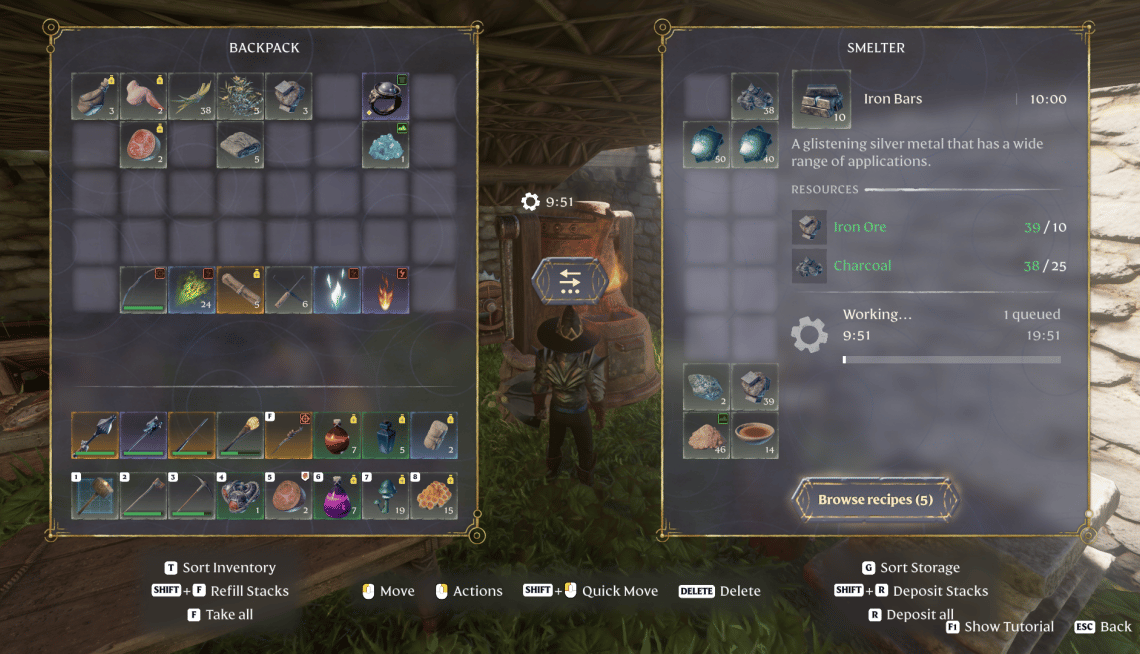Click the transfer arrows button between panels
The width and height of the screenshot is (1140, 654).
click(569, 282)
